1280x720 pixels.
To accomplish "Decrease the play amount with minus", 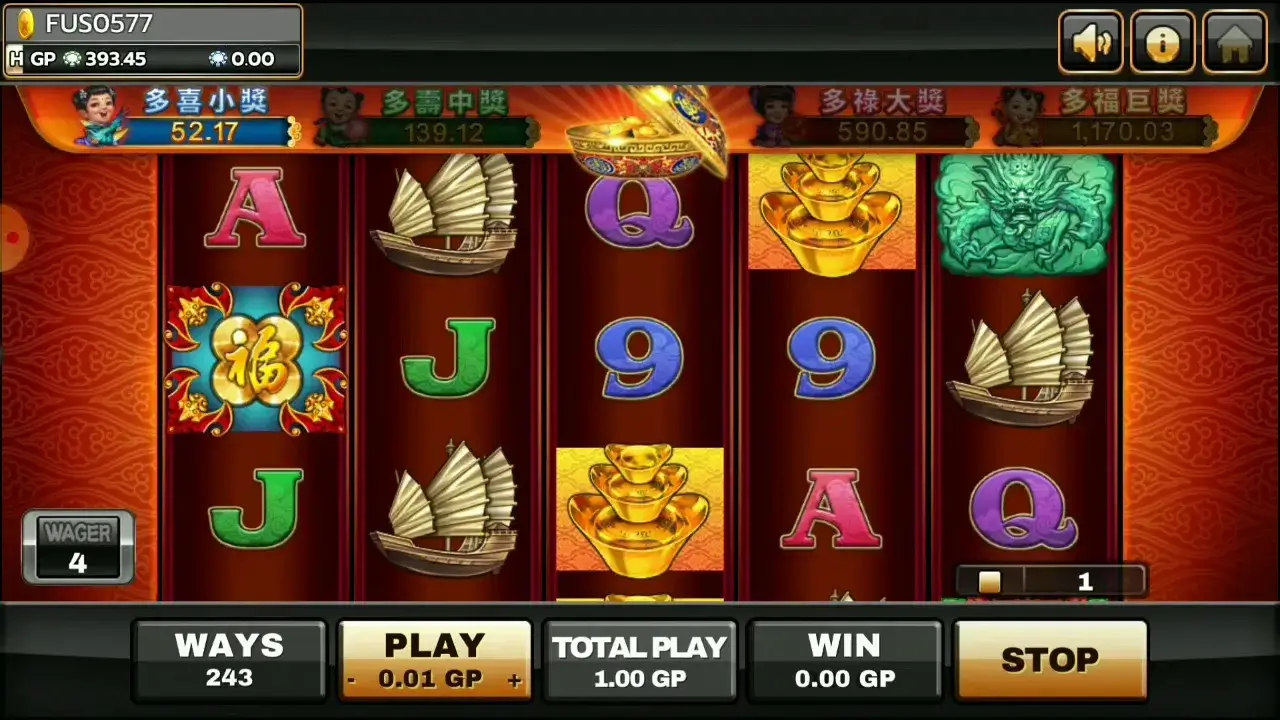I will pyautogui.click(x=352, y=680).
